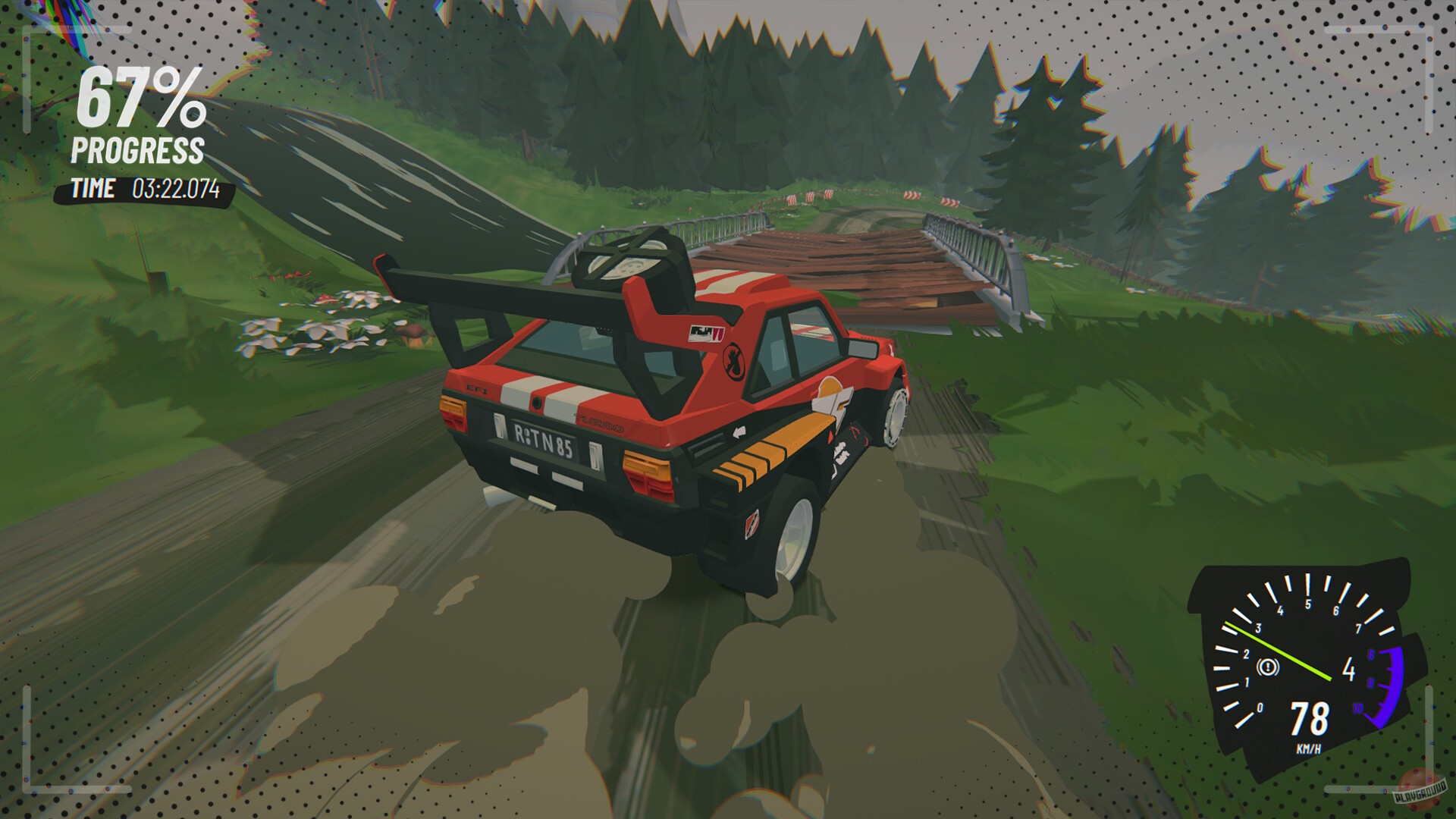Click the TURBO badge on the tailgate
Screen dimensions: 1456x819
pyautogui.click(x=598, y=422)
